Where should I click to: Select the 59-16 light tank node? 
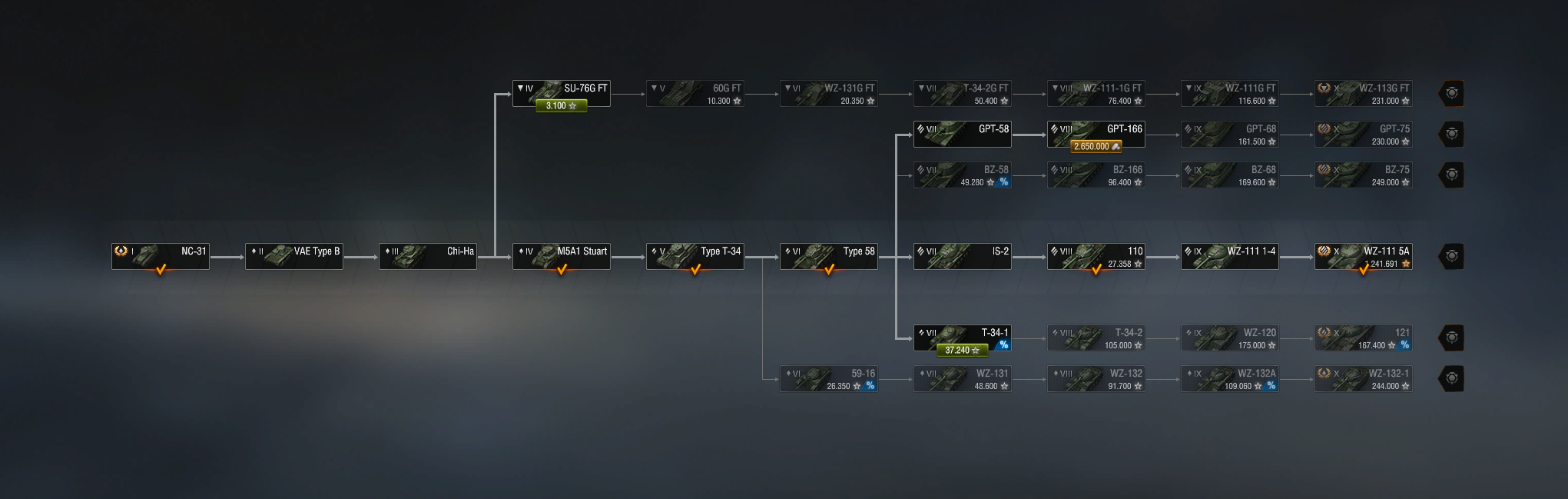[828, 378]
